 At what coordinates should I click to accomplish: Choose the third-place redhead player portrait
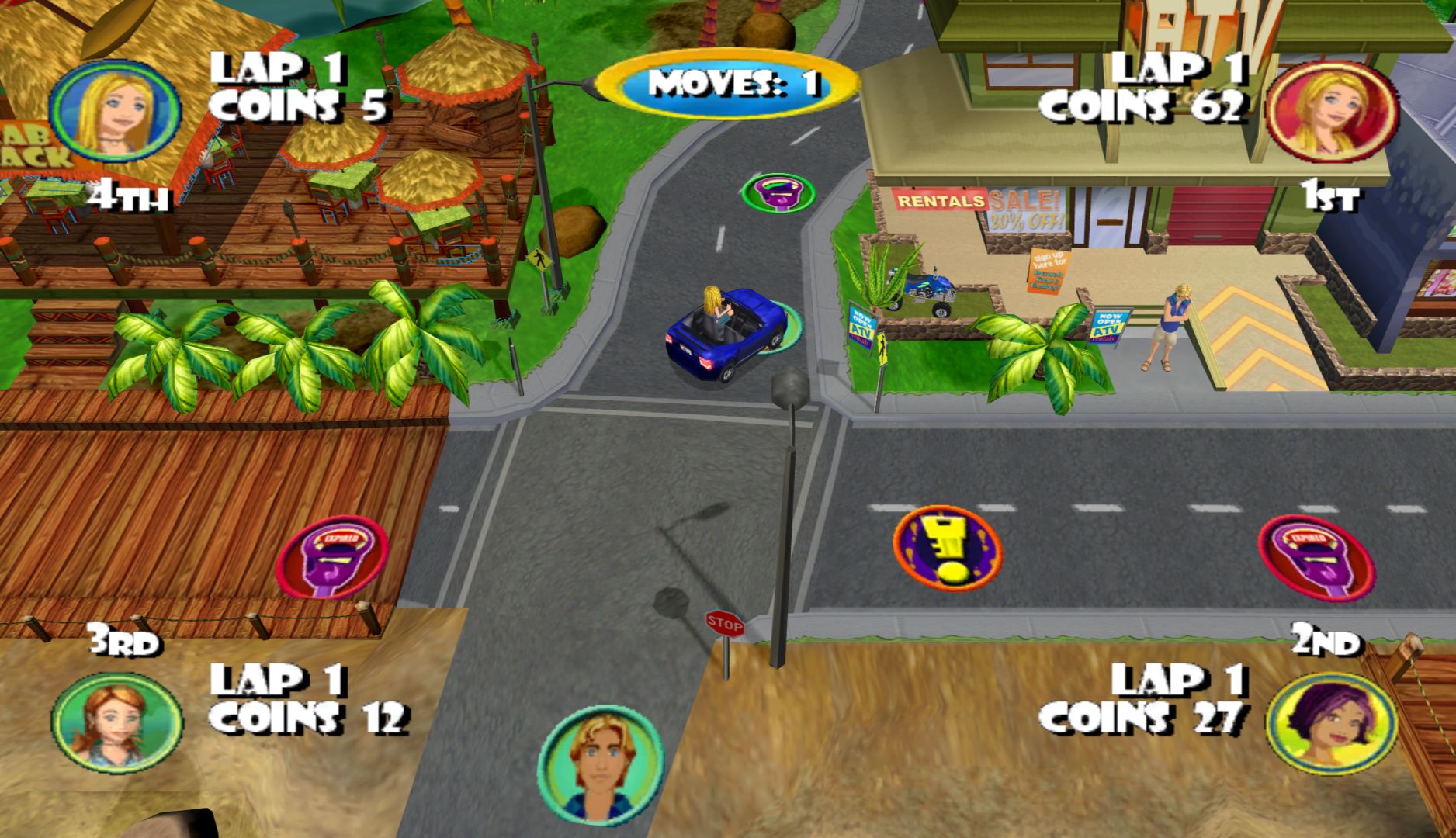pos(116,722)
